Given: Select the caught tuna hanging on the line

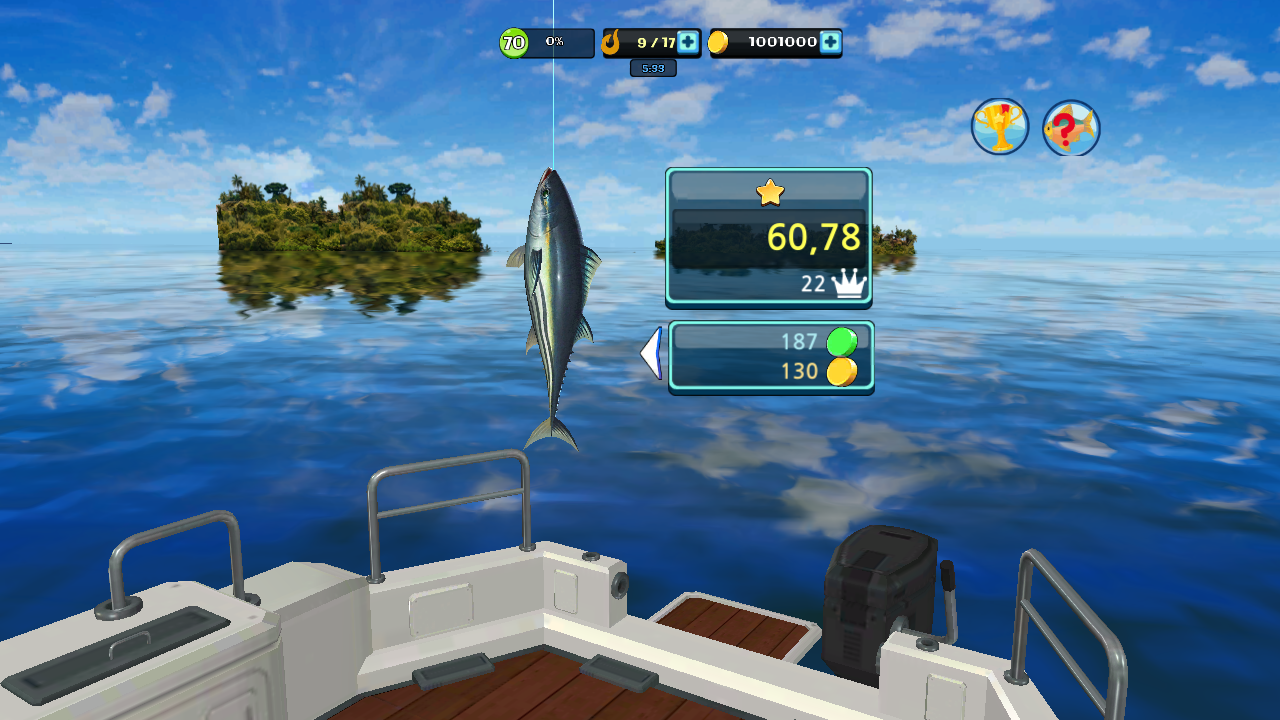Looking at the screenshot, I should coord(556,290).
